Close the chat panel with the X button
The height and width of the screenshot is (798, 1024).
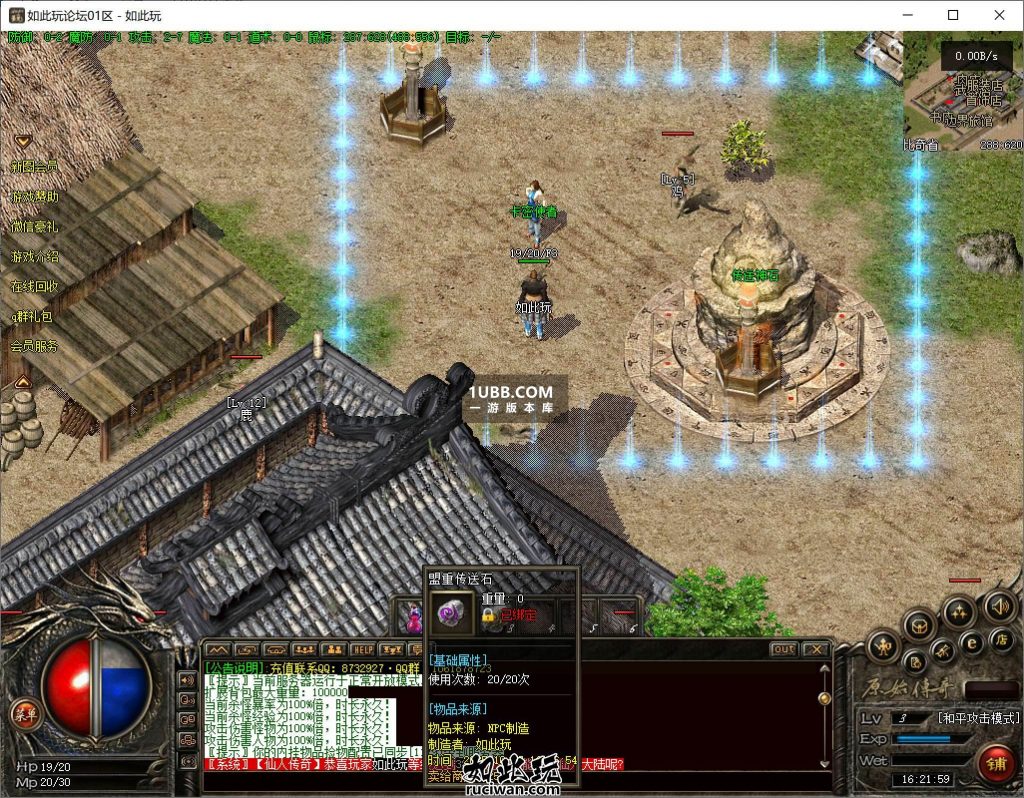pyautogui.click(x=815, y=650)
